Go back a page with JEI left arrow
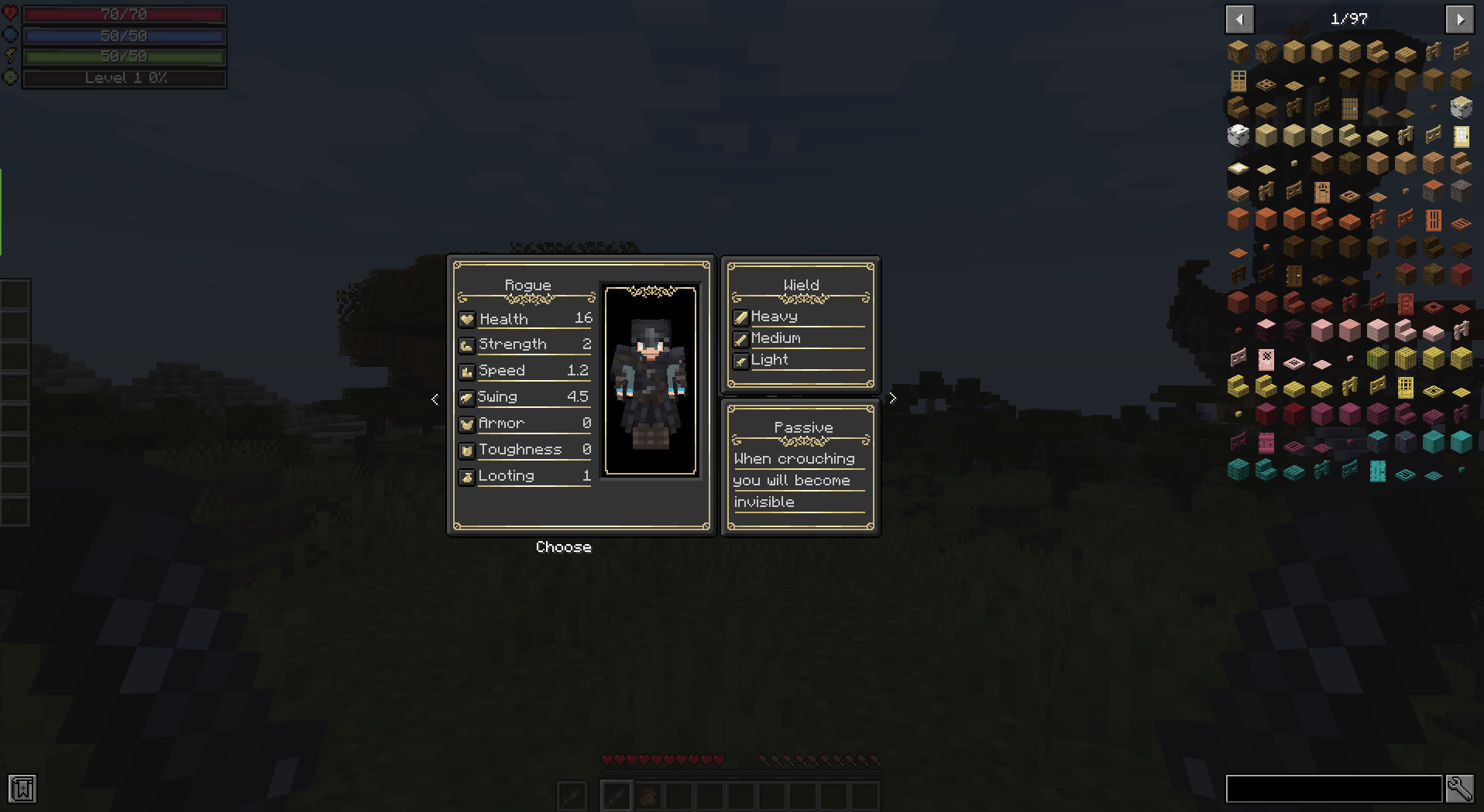 click(1239, 19)
